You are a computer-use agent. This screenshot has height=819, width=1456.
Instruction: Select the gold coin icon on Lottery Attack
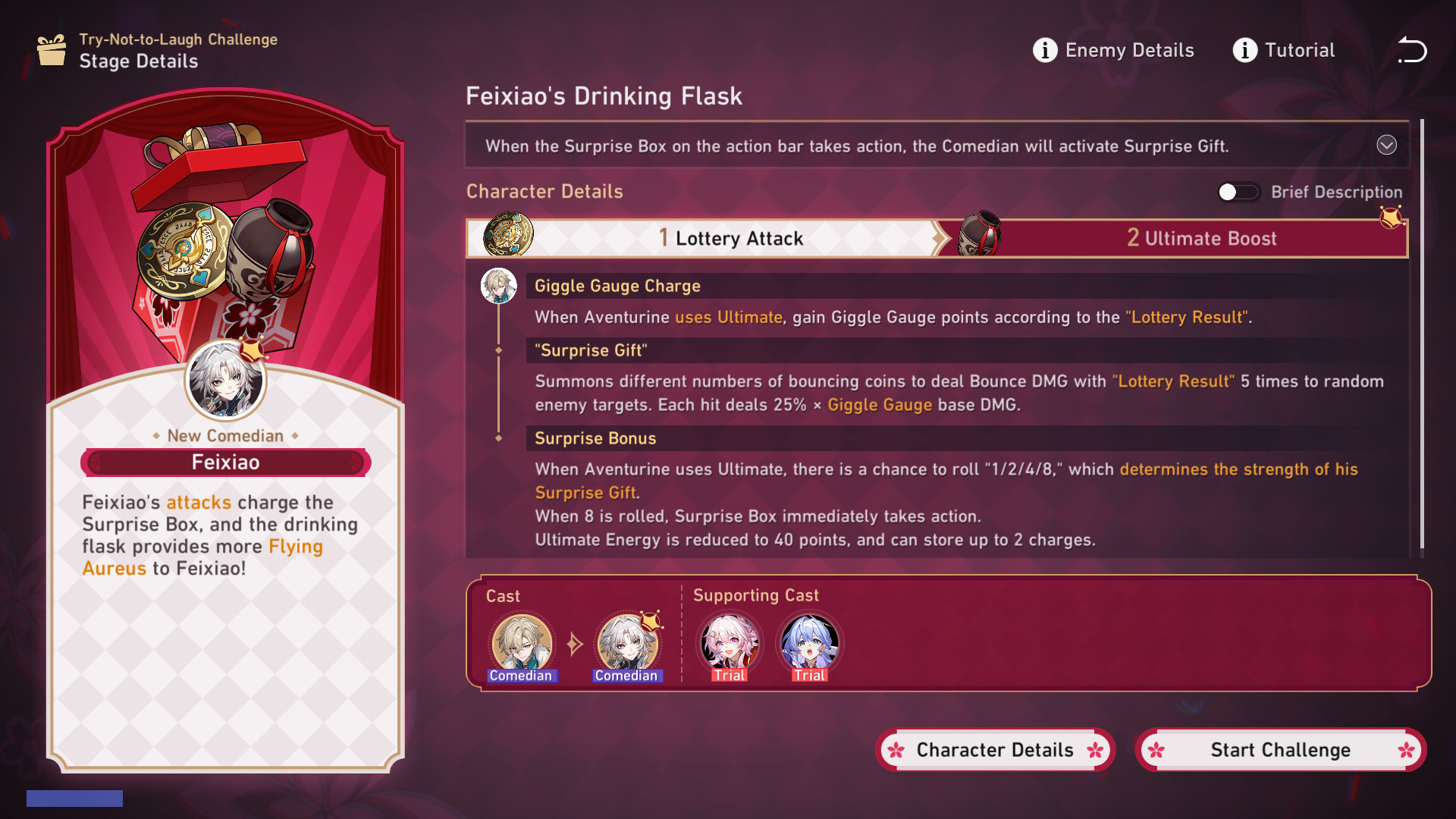507,236
